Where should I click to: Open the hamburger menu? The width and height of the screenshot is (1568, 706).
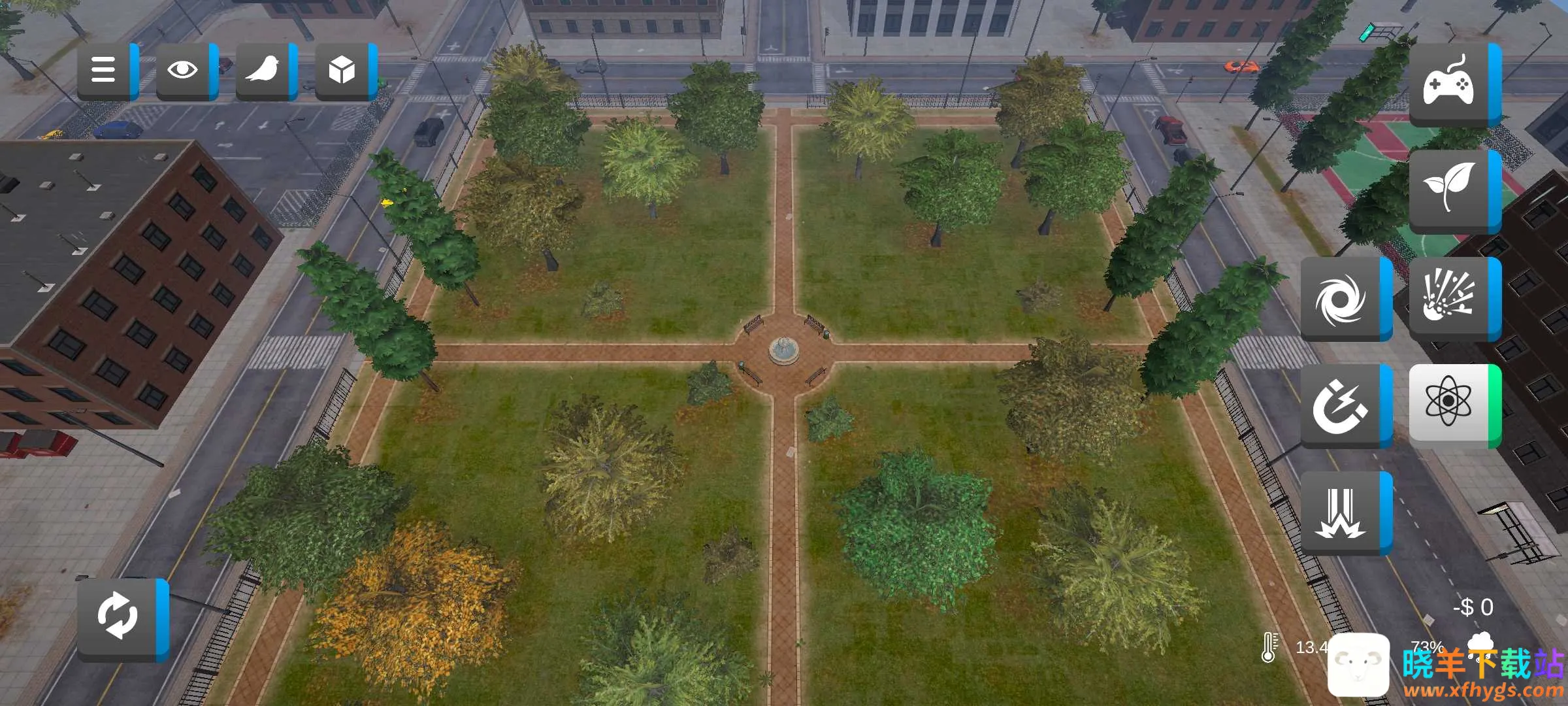click(x=105, y=71)
